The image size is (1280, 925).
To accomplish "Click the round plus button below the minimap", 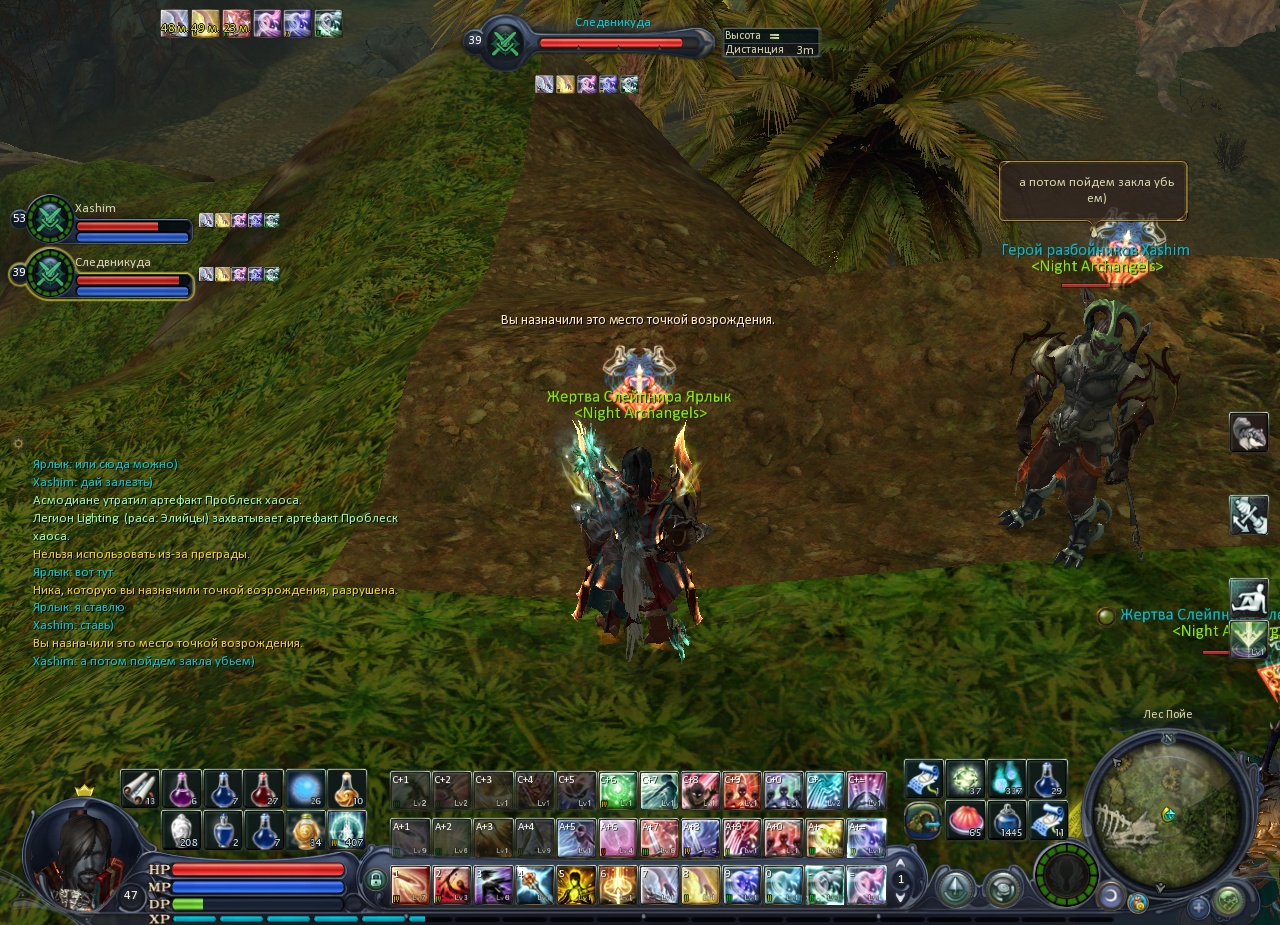I will pos(1198,907).
